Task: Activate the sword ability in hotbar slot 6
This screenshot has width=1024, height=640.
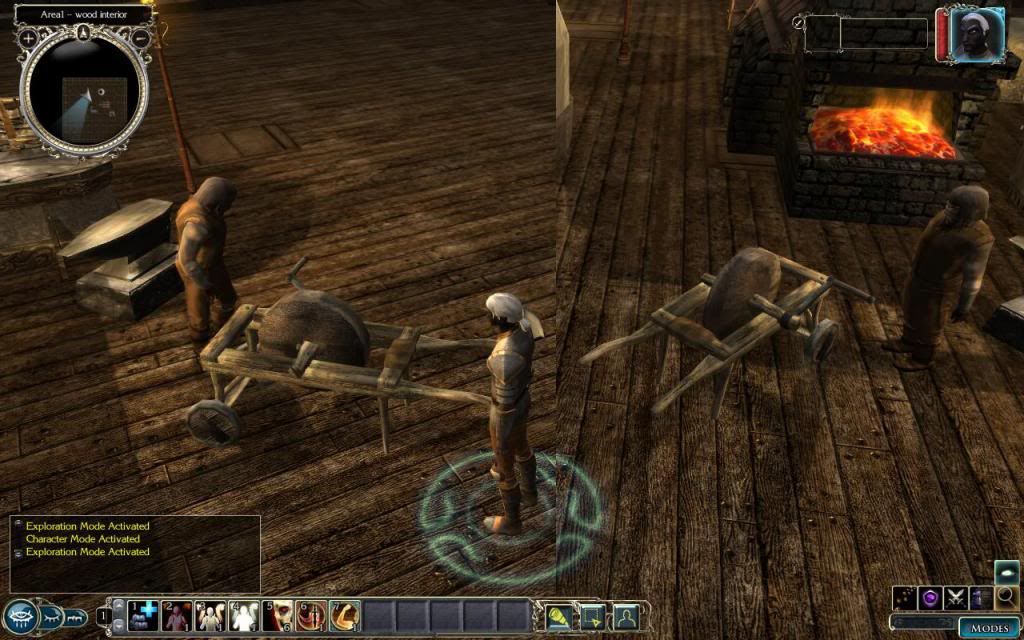Action: (312, 615)
